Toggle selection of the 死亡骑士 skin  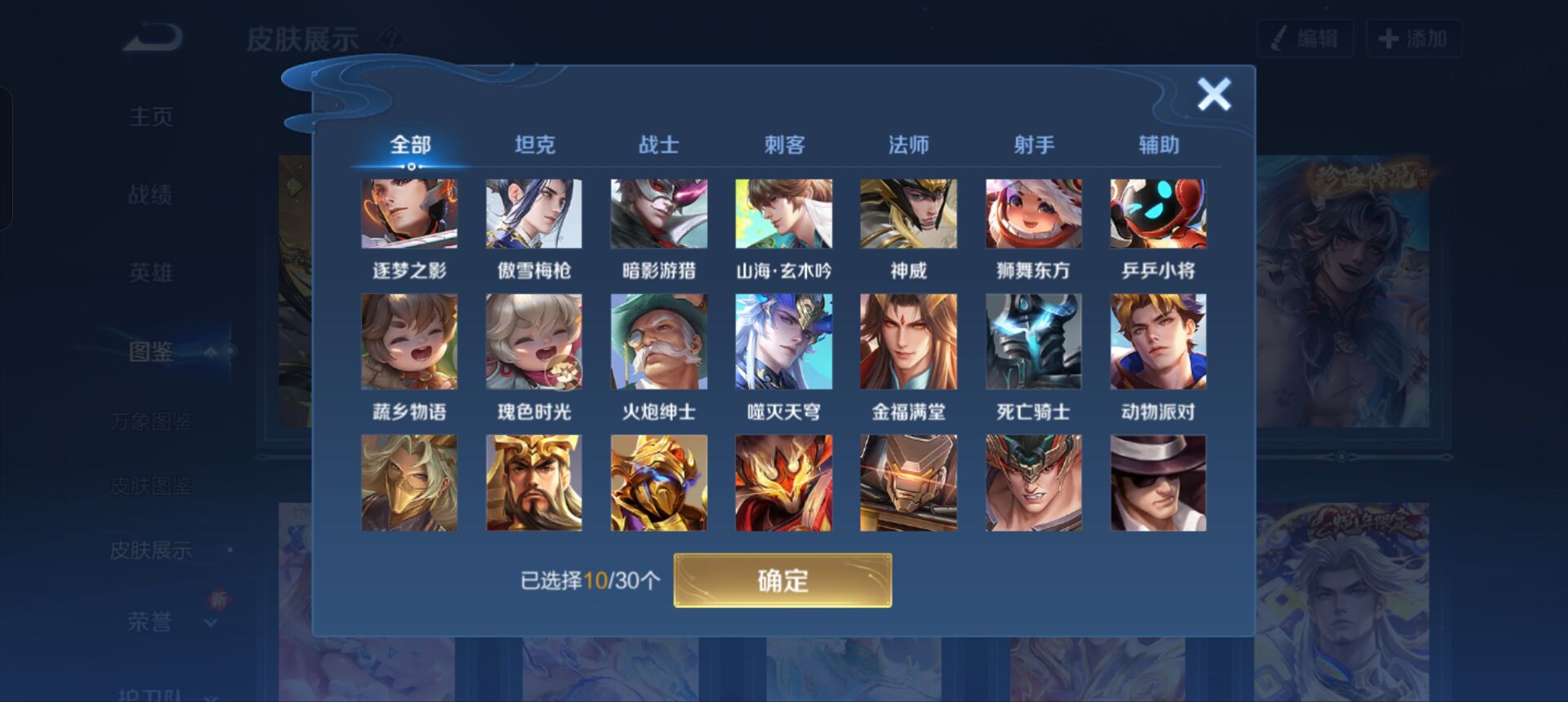[x=1033, y=342]
